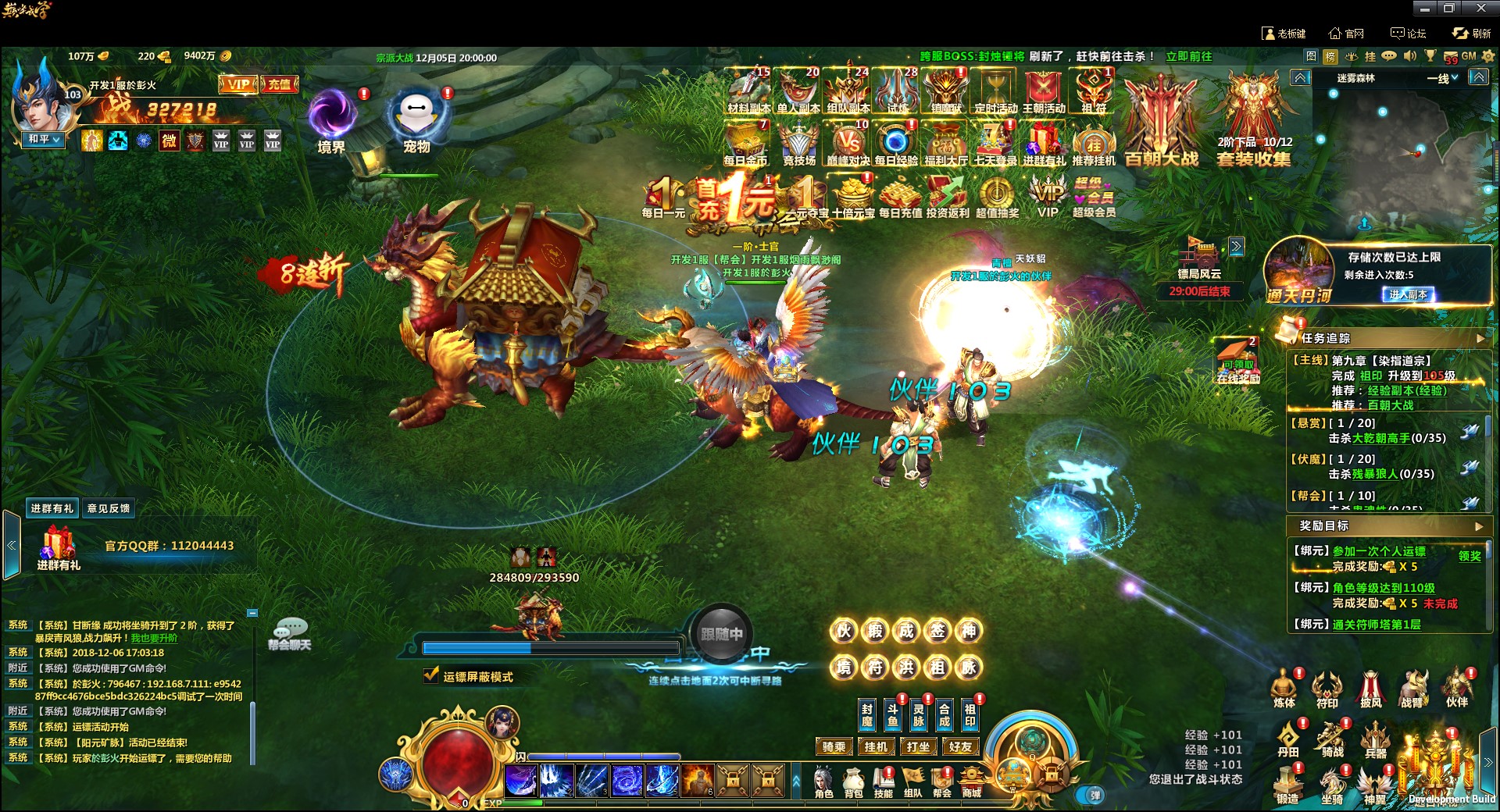Enter the 通天丹河 dungeon via 进入副本
Viewport: 1500px width, 812px height.
1408,294
